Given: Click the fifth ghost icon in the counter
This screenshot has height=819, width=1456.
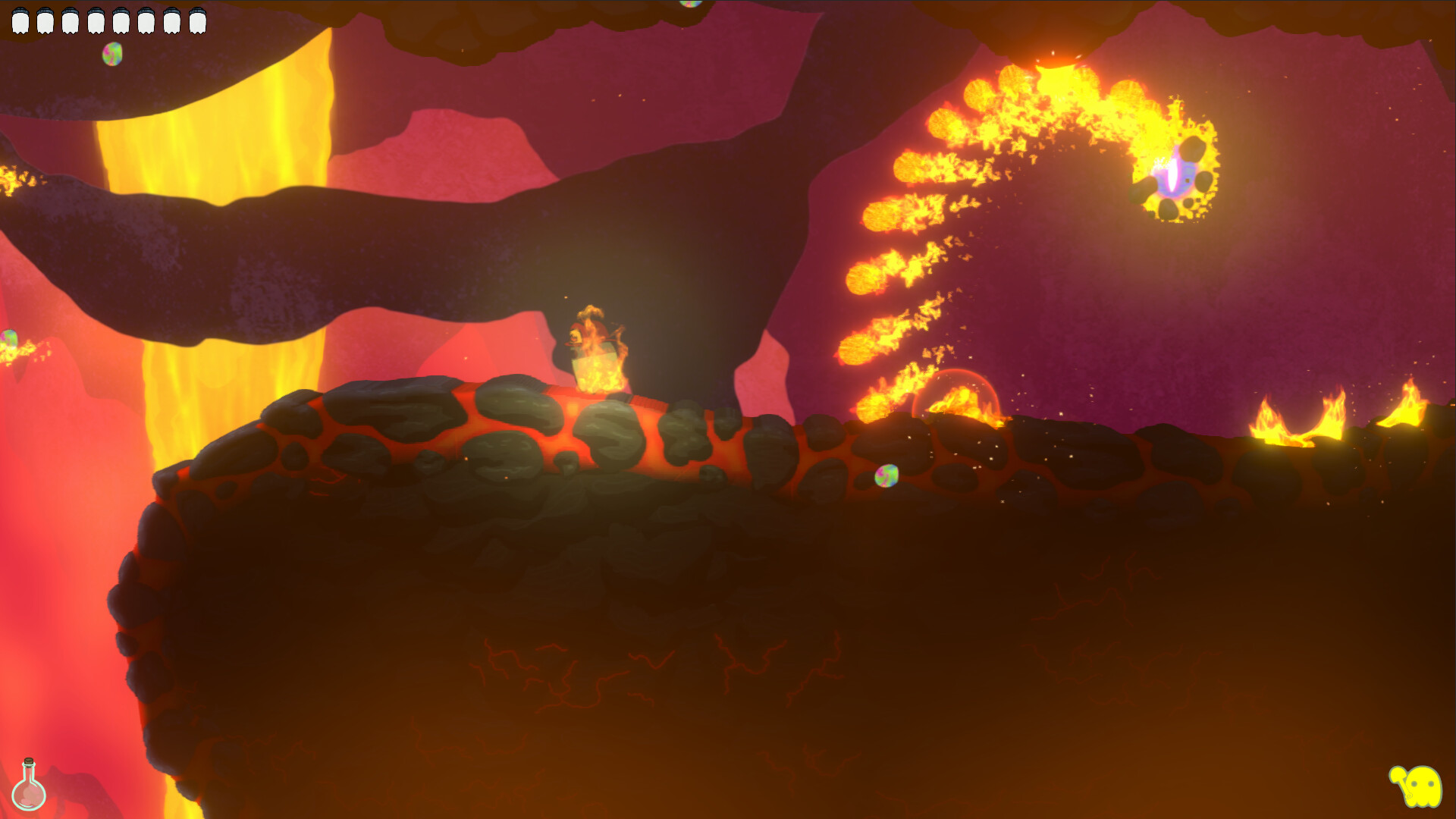Looking at the screenshot, I should [x=122, y=20].
